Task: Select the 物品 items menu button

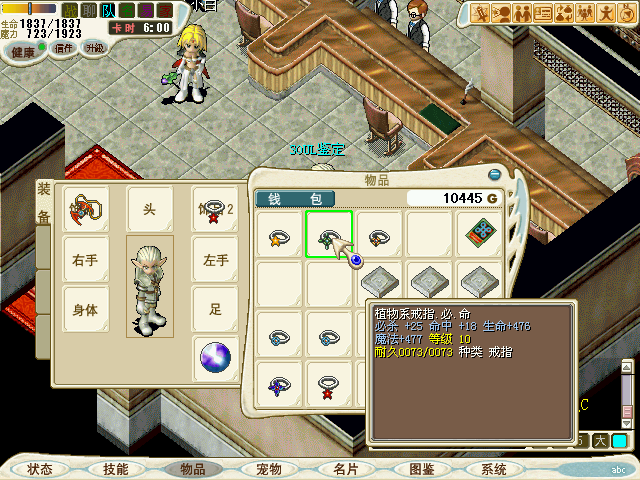Action: click(192, 469)
